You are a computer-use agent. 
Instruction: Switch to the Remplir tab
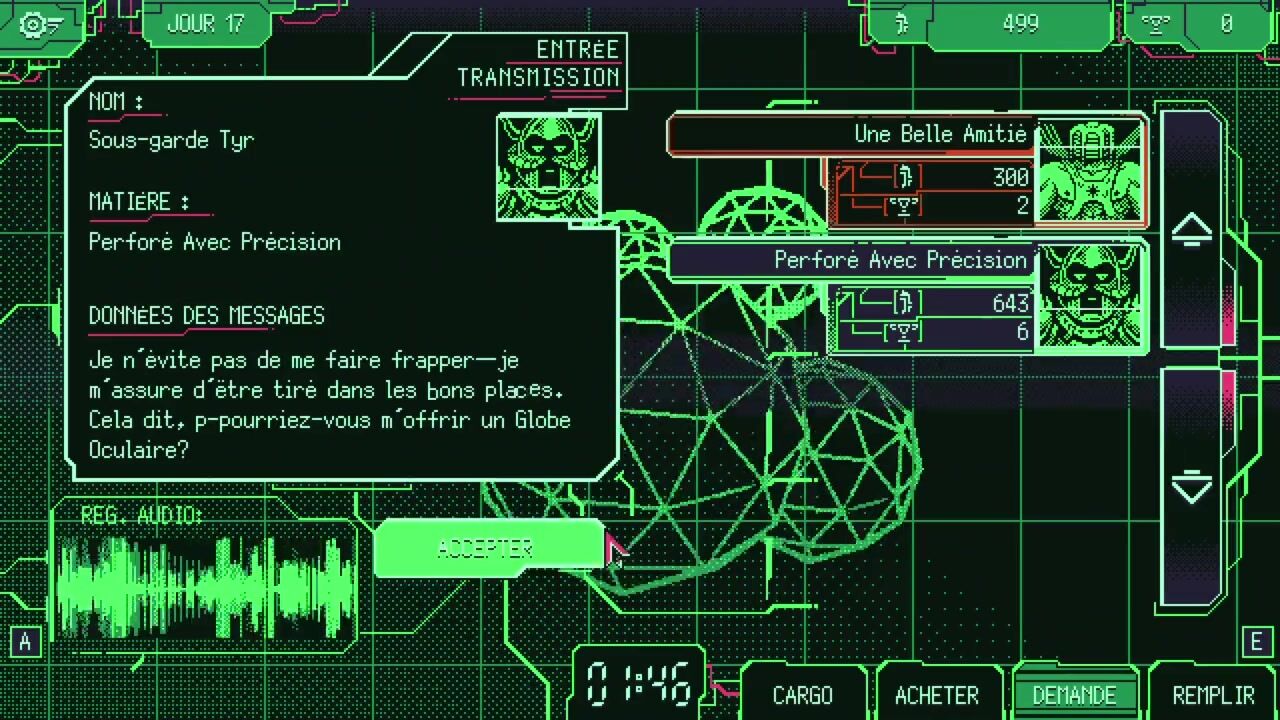pos(1213,695)
